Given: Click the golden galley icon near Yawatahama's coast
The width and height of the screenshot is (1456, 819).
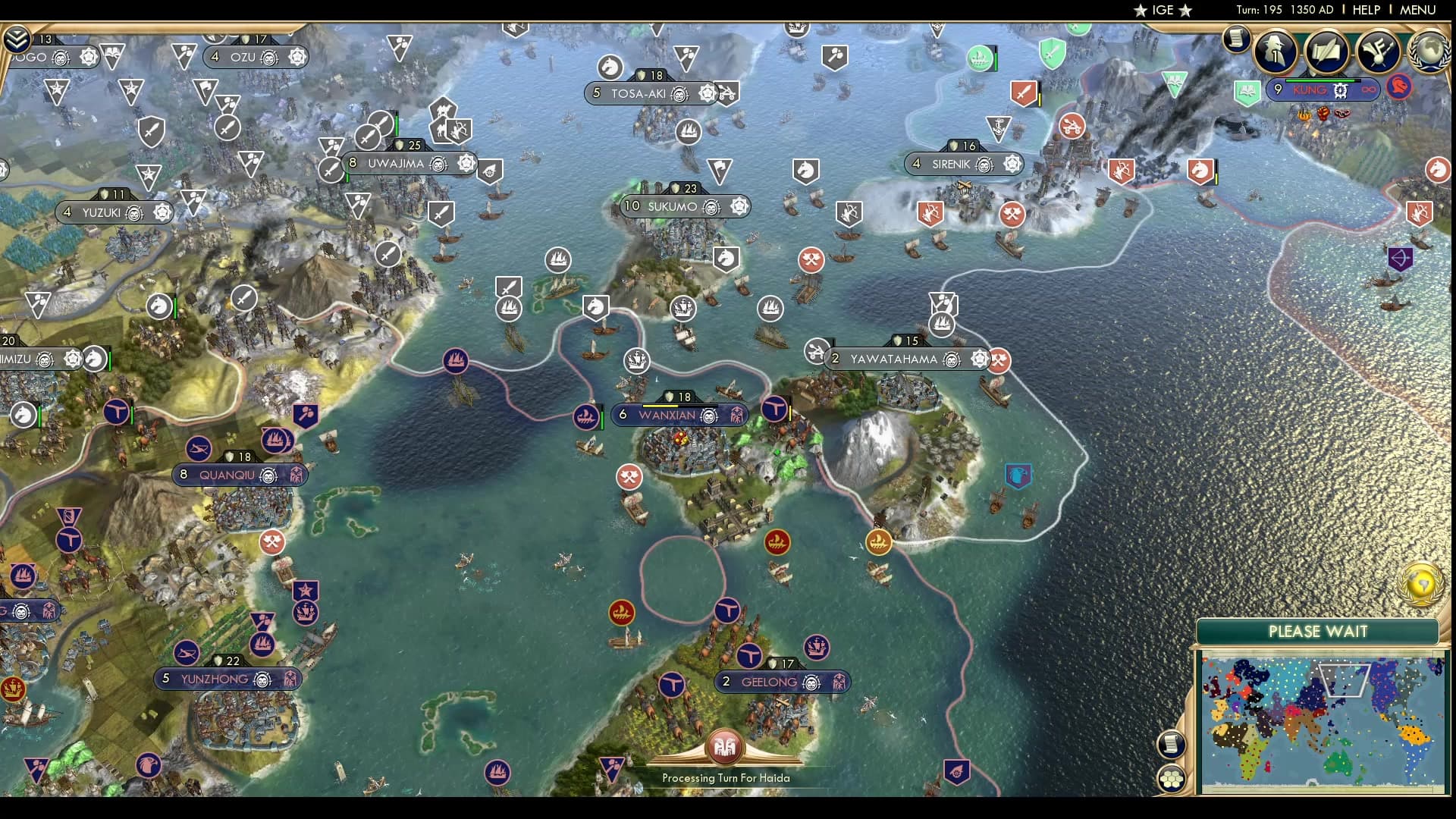Looking at the screenshot, I should pyautogui.click(x=880, y=542).
